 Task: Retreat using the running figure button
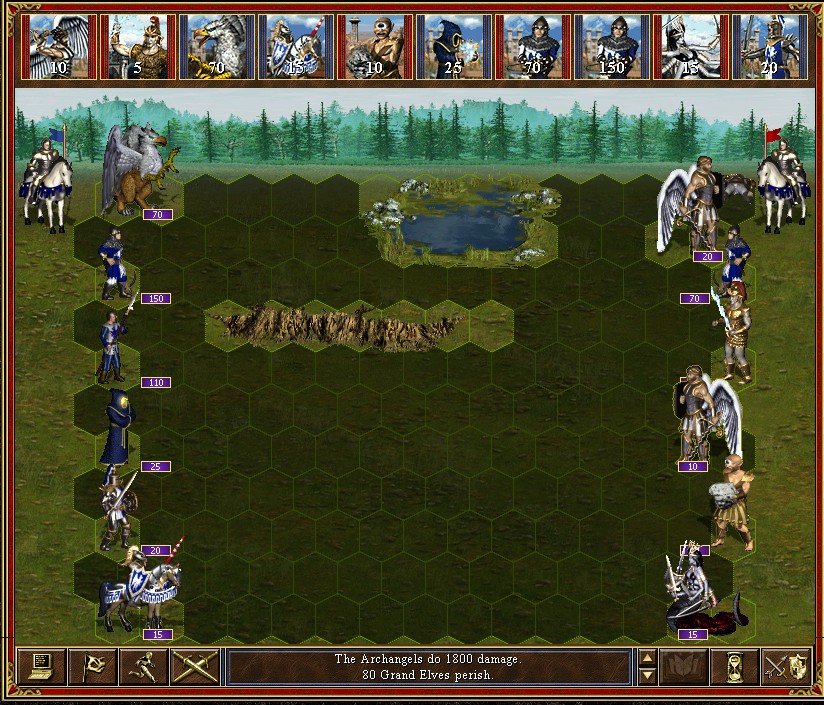(x=144, y=666)
